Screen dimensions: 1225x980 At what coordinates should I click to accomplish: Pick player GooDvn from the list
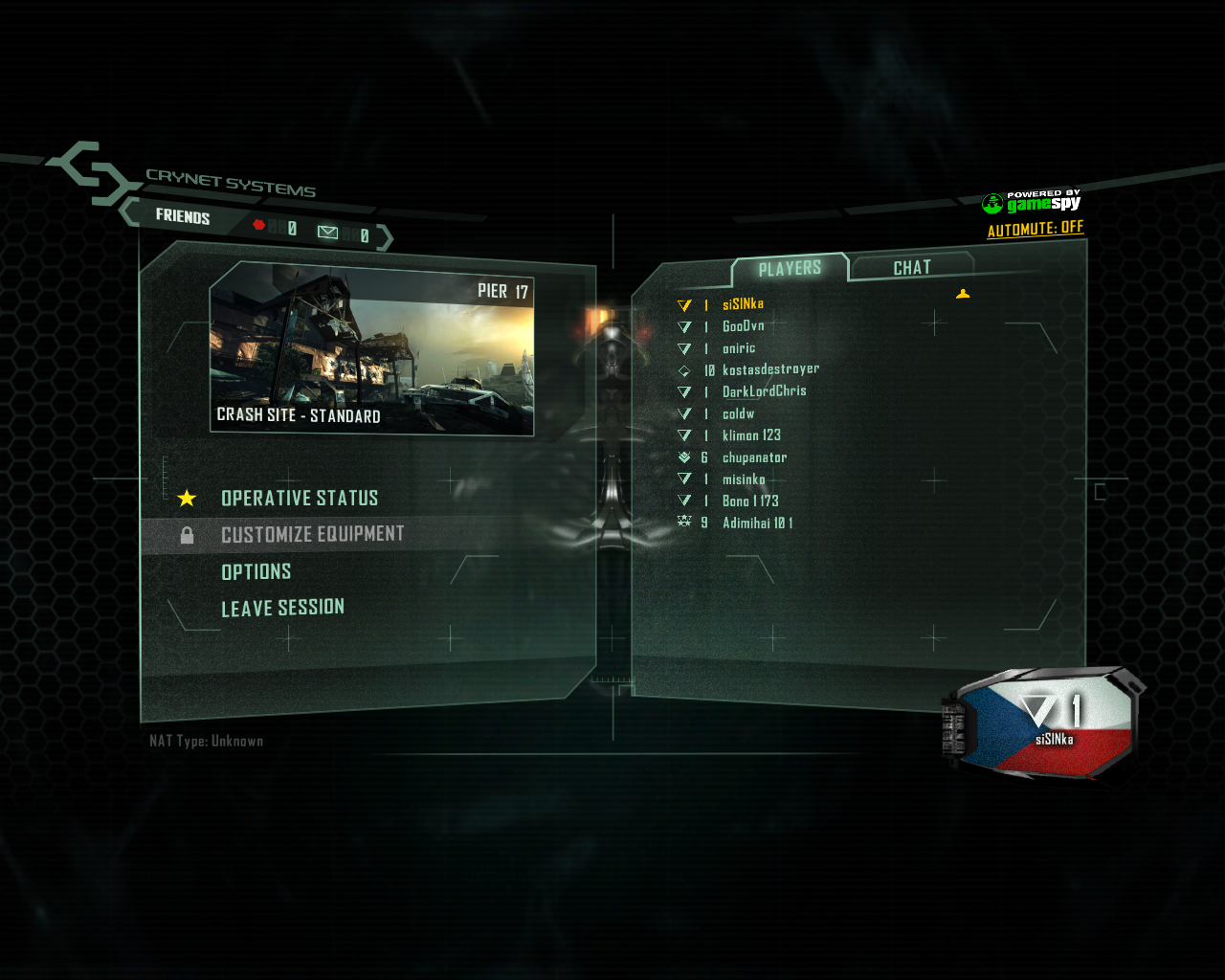(743, 326)
